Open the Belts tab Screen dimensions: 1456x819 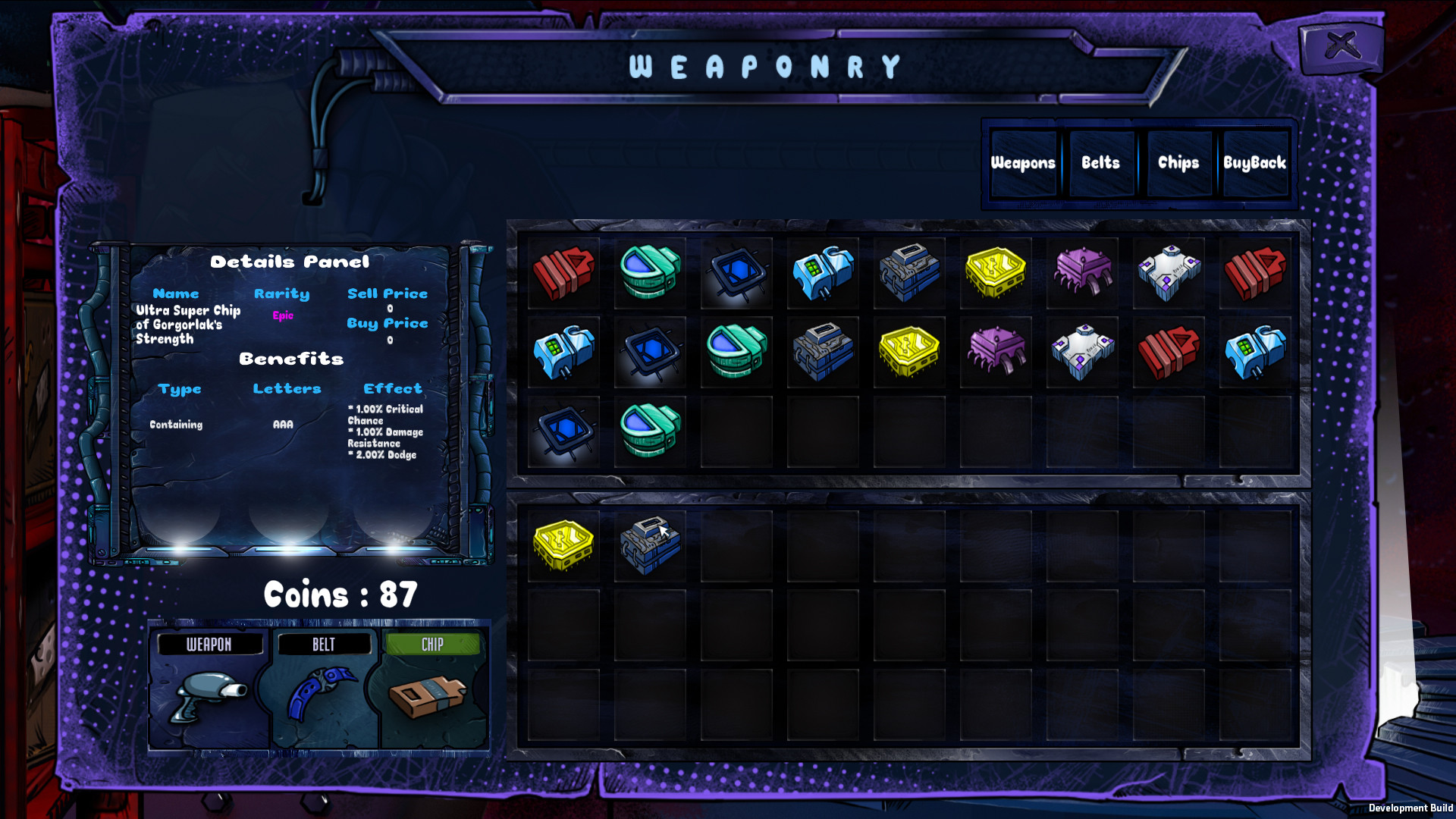(x=1101, y=162)
